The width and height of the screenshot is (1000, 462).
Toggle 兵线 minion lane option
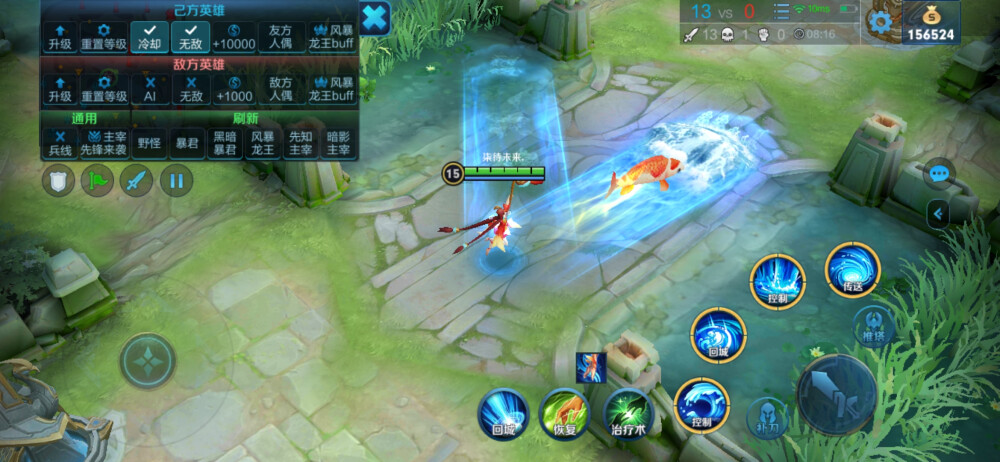[60, 142]
